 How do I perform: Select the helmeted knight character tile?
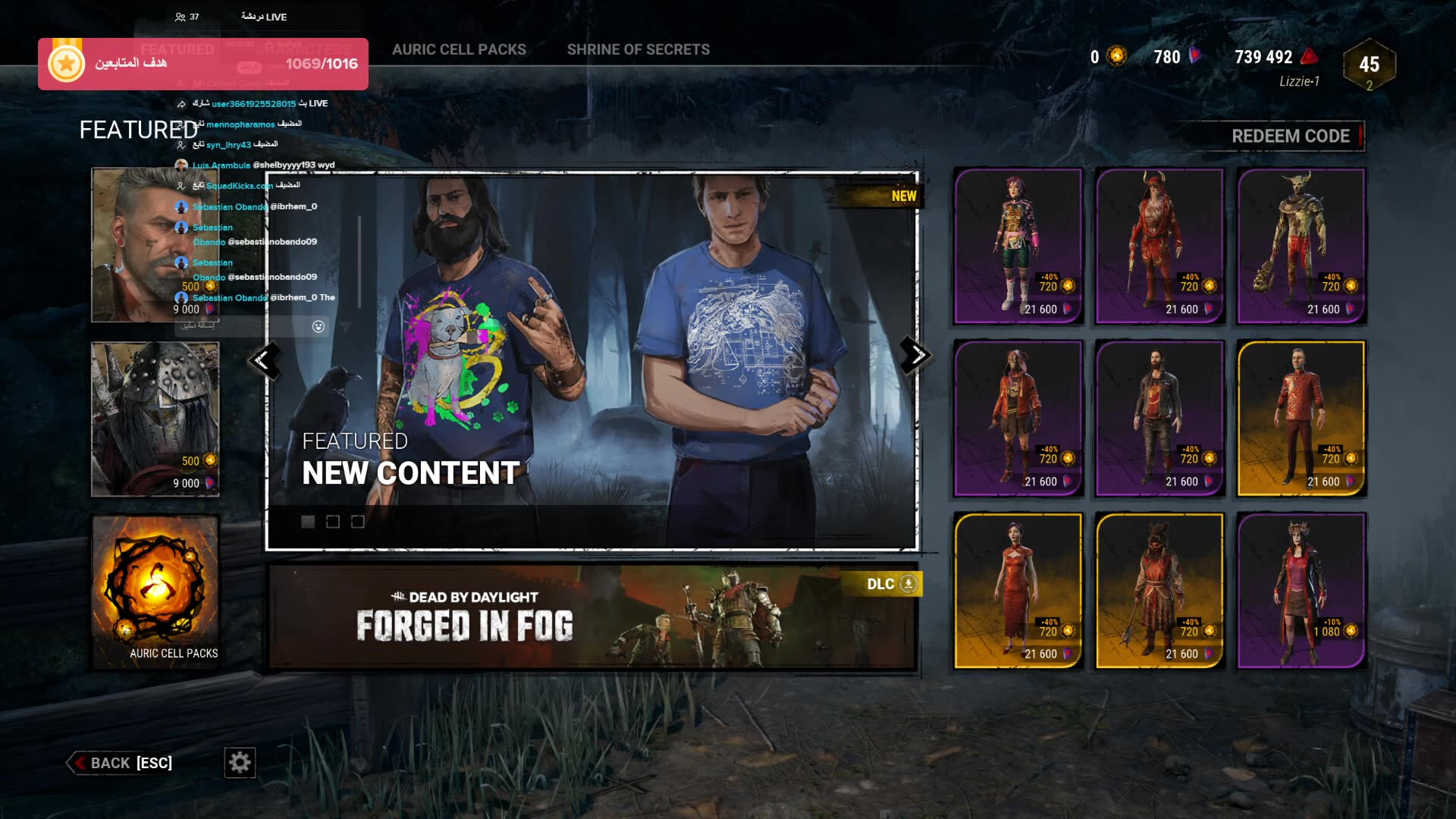pyautogui.click(x=155, y=419)
